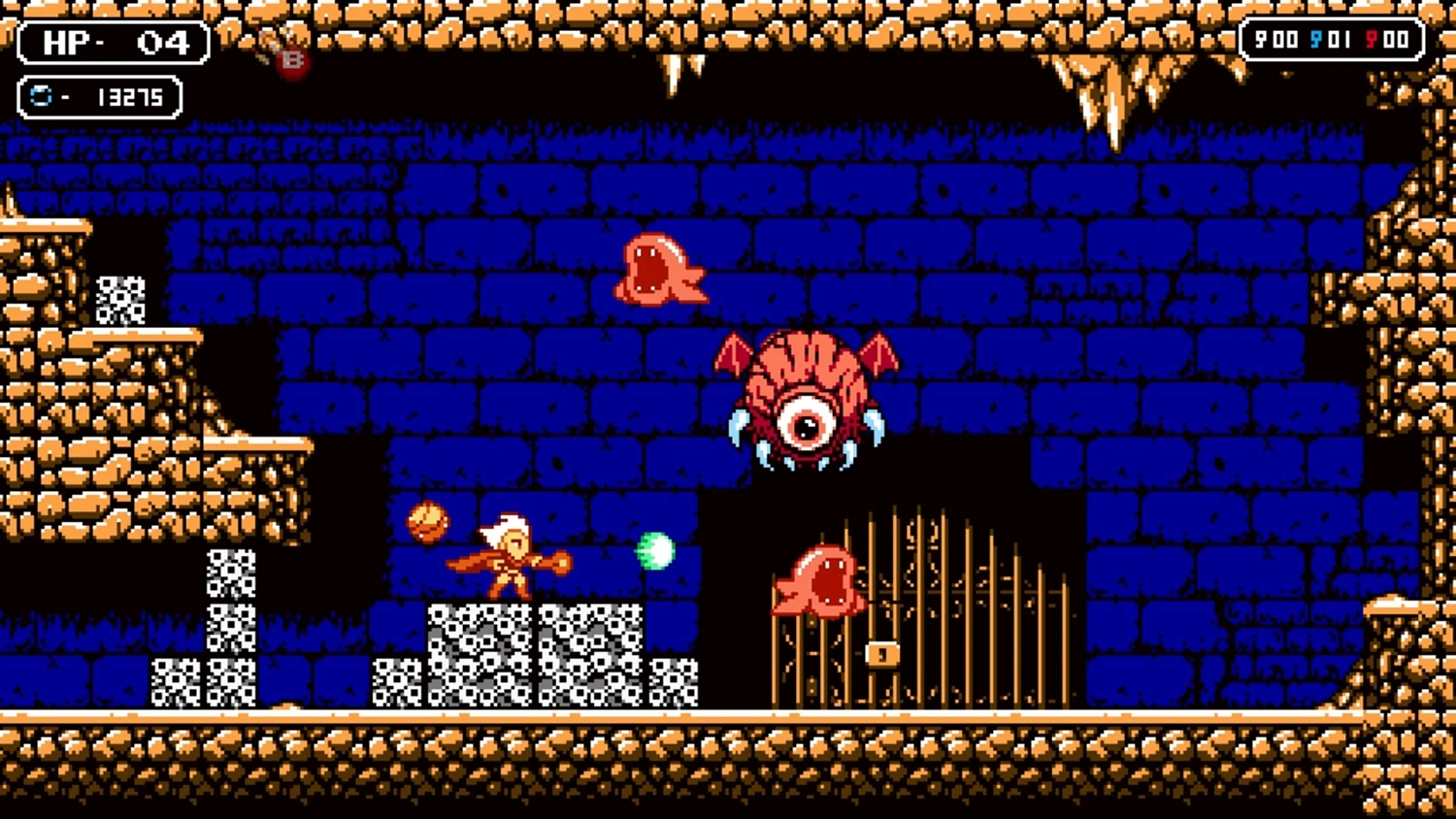1456x819 pixels.
Task: Click the red blob enemy beside the gate
Action: point(820,582)
